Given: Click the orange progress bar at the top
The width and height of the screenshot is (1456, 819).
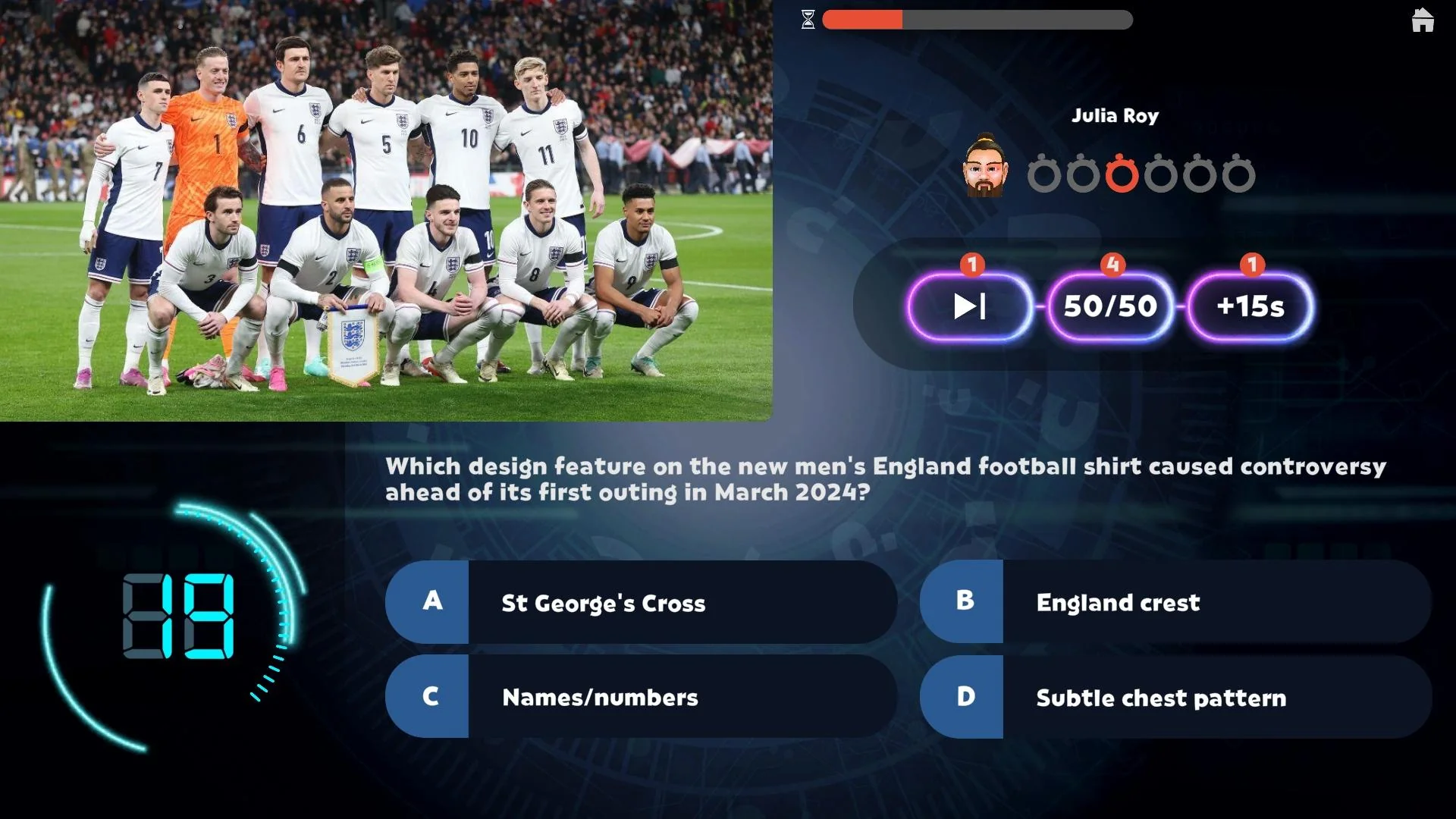Looking at the screenshot, I should tap(862, 20).
